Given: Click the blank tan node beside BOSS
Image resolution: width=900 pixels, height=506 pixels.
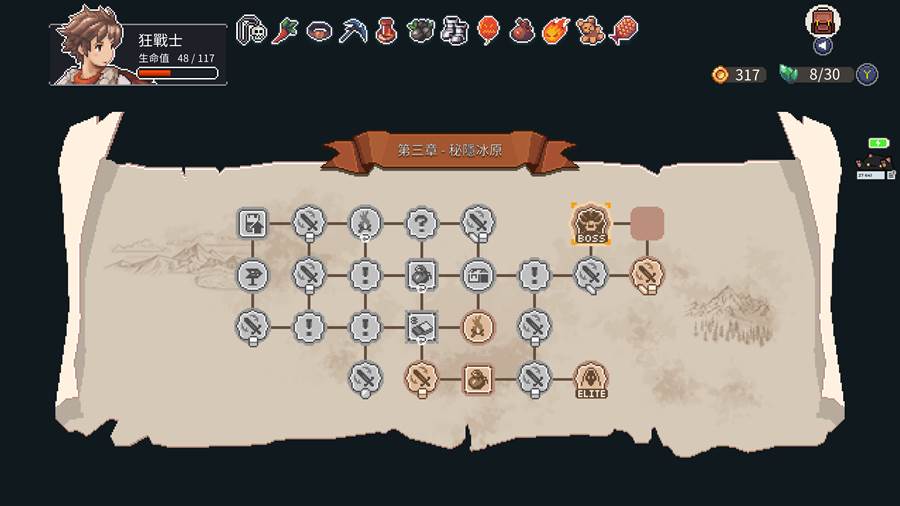Looking at the screenshot, I should coord(647,223).
